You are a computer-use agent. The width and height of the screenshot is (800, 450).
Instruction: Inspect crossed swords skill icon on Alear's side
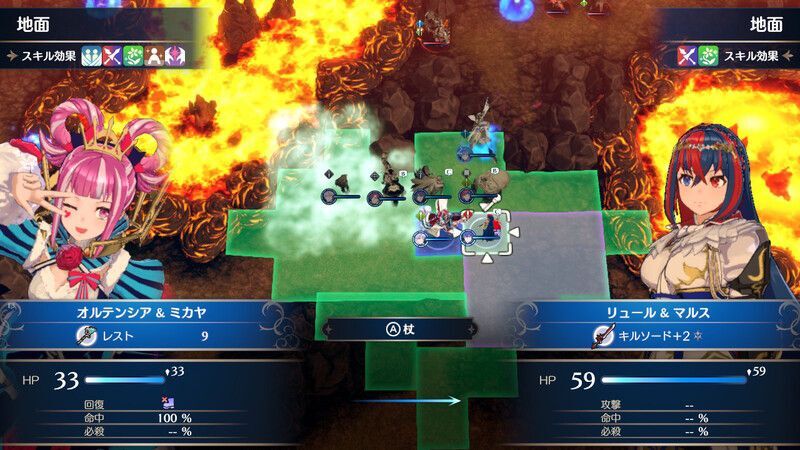click(688, 56)
